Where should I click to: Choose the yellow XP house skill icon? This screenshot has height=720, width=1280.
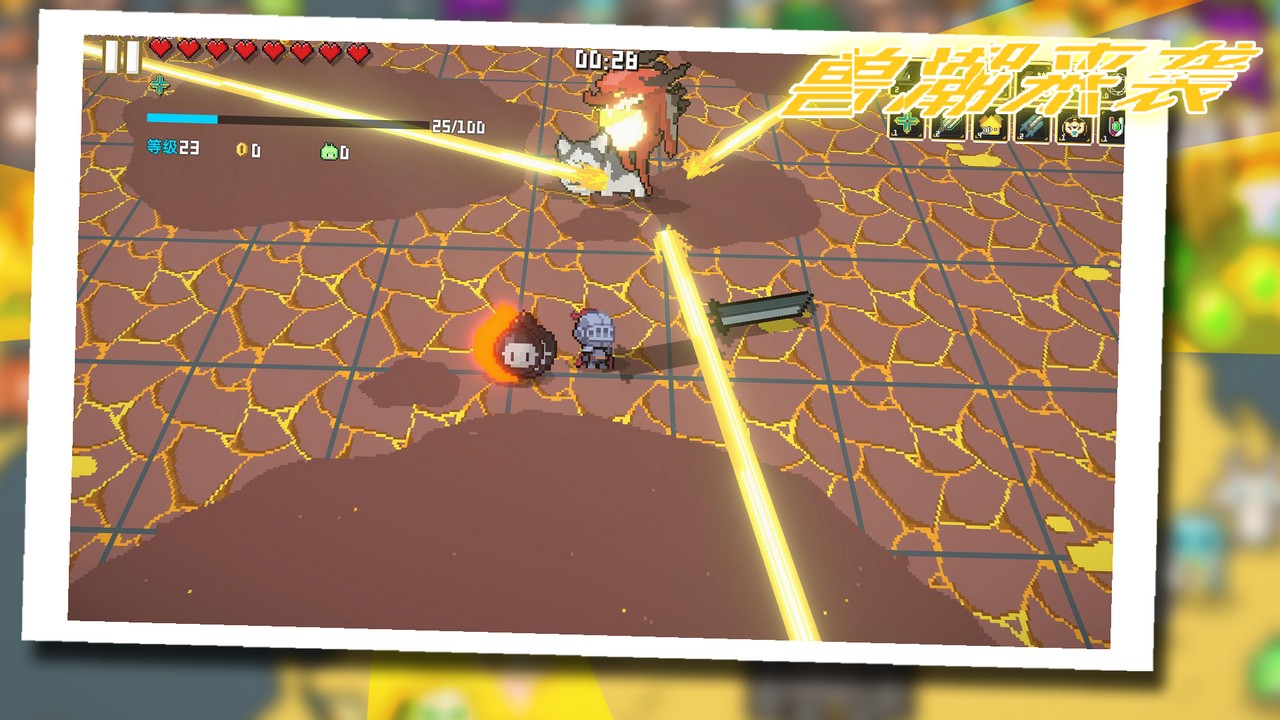click(990, 127)
